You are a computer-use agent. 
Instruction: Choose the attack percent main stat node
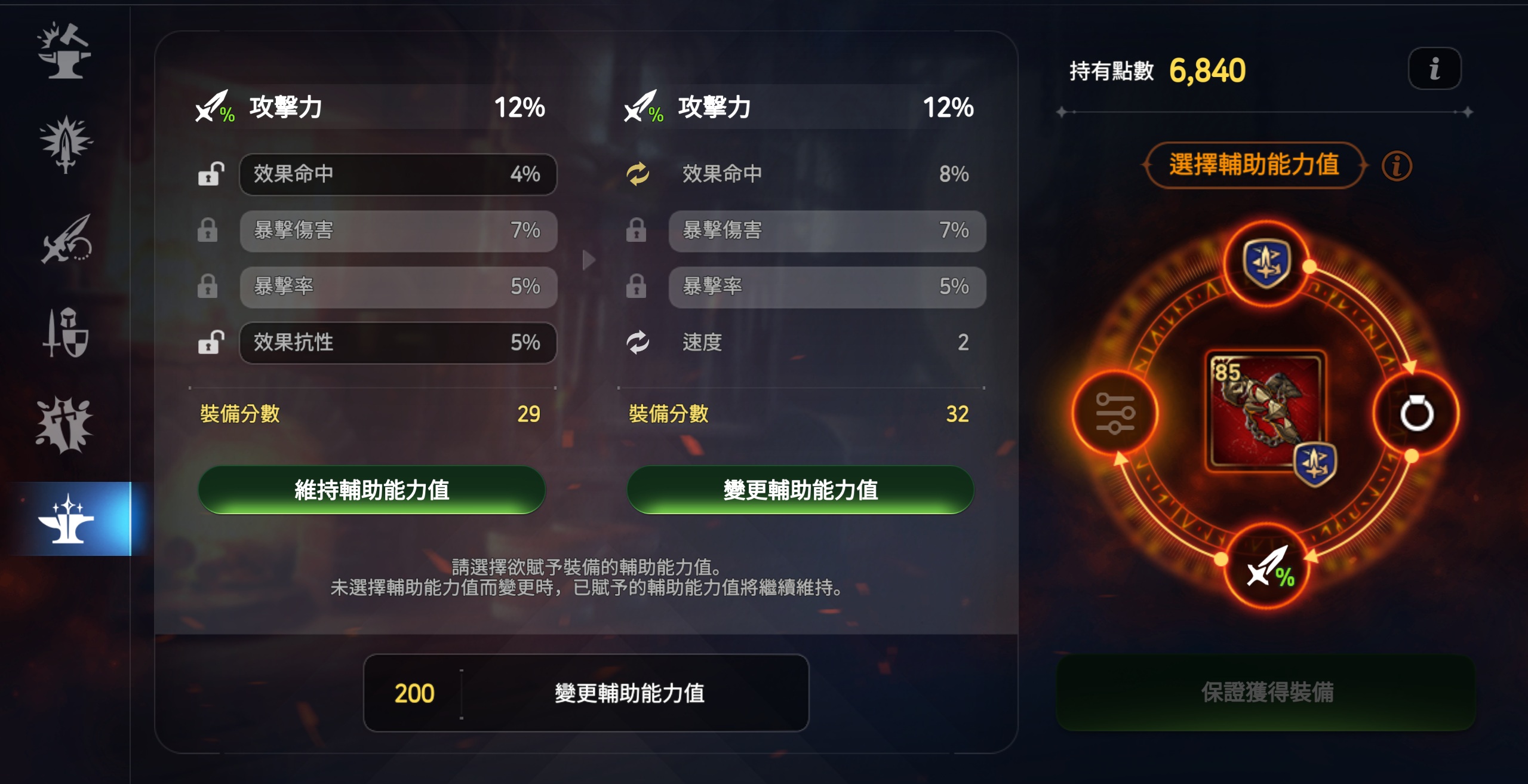pos(1267,567)
